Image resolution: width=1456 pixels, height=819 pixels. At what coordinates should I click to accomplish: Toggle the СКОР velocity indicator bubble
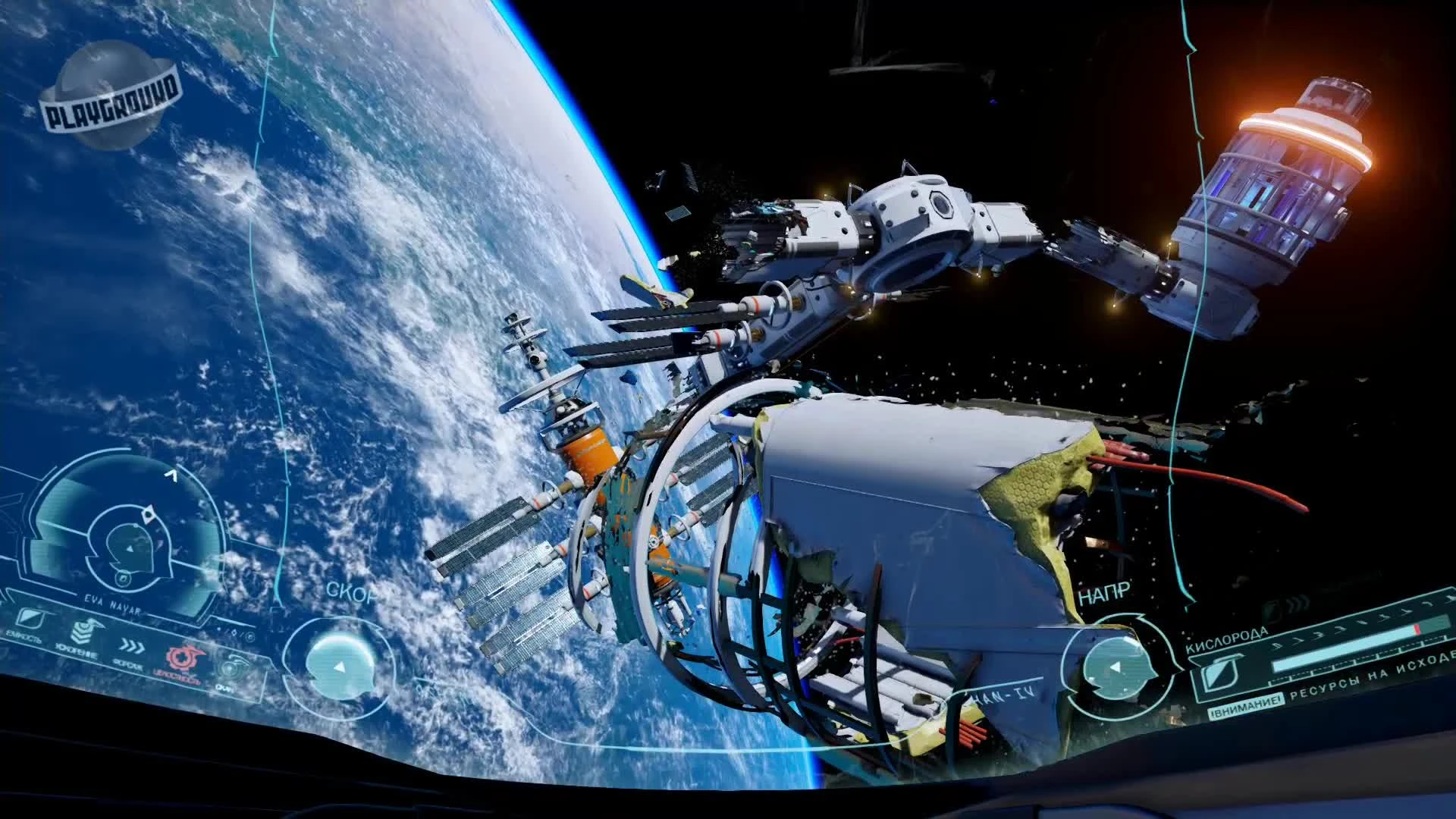click(342, 666)
